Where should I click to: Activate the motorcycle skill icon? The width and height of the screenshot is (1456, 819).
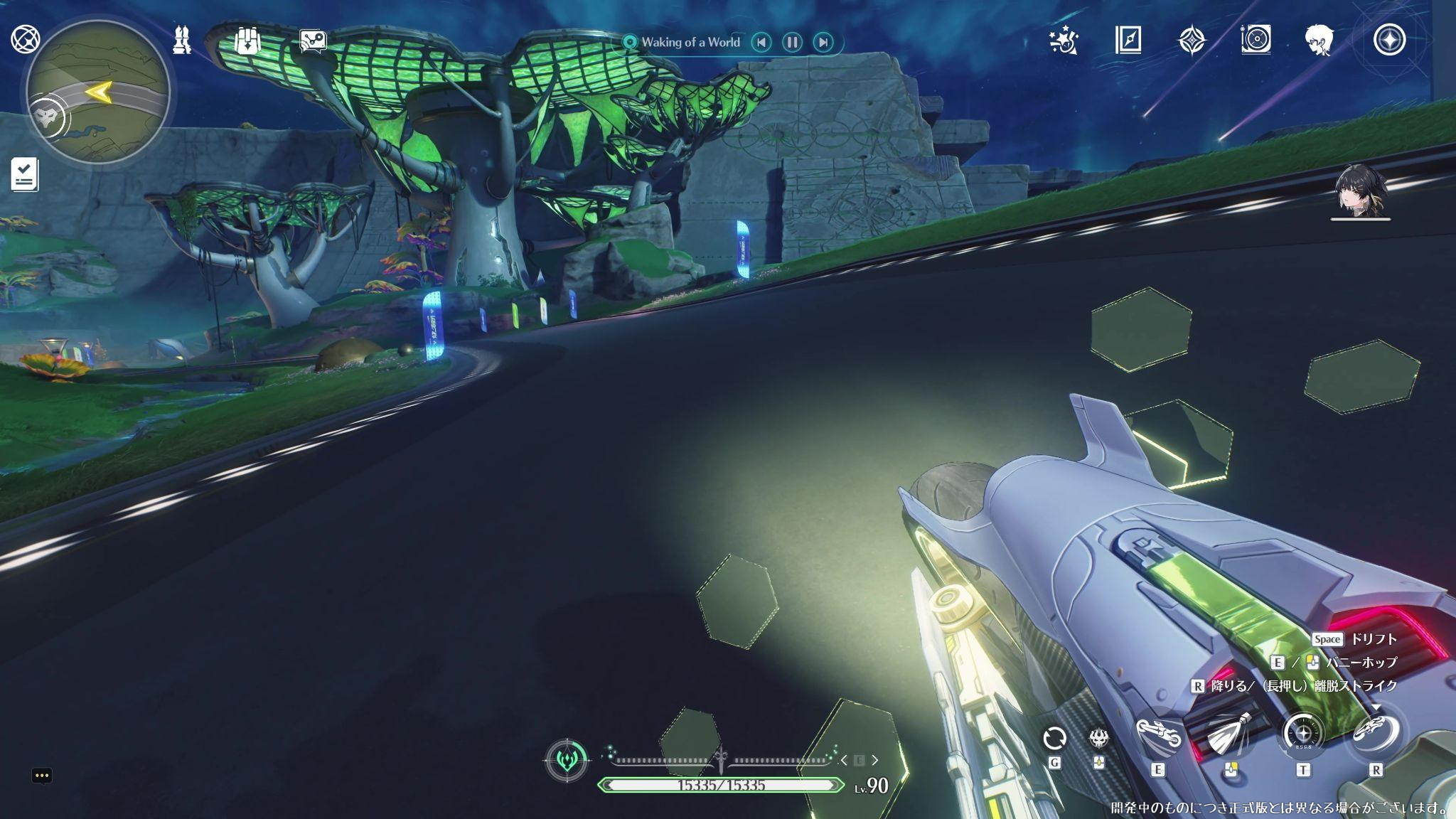tap(1158, 734)
